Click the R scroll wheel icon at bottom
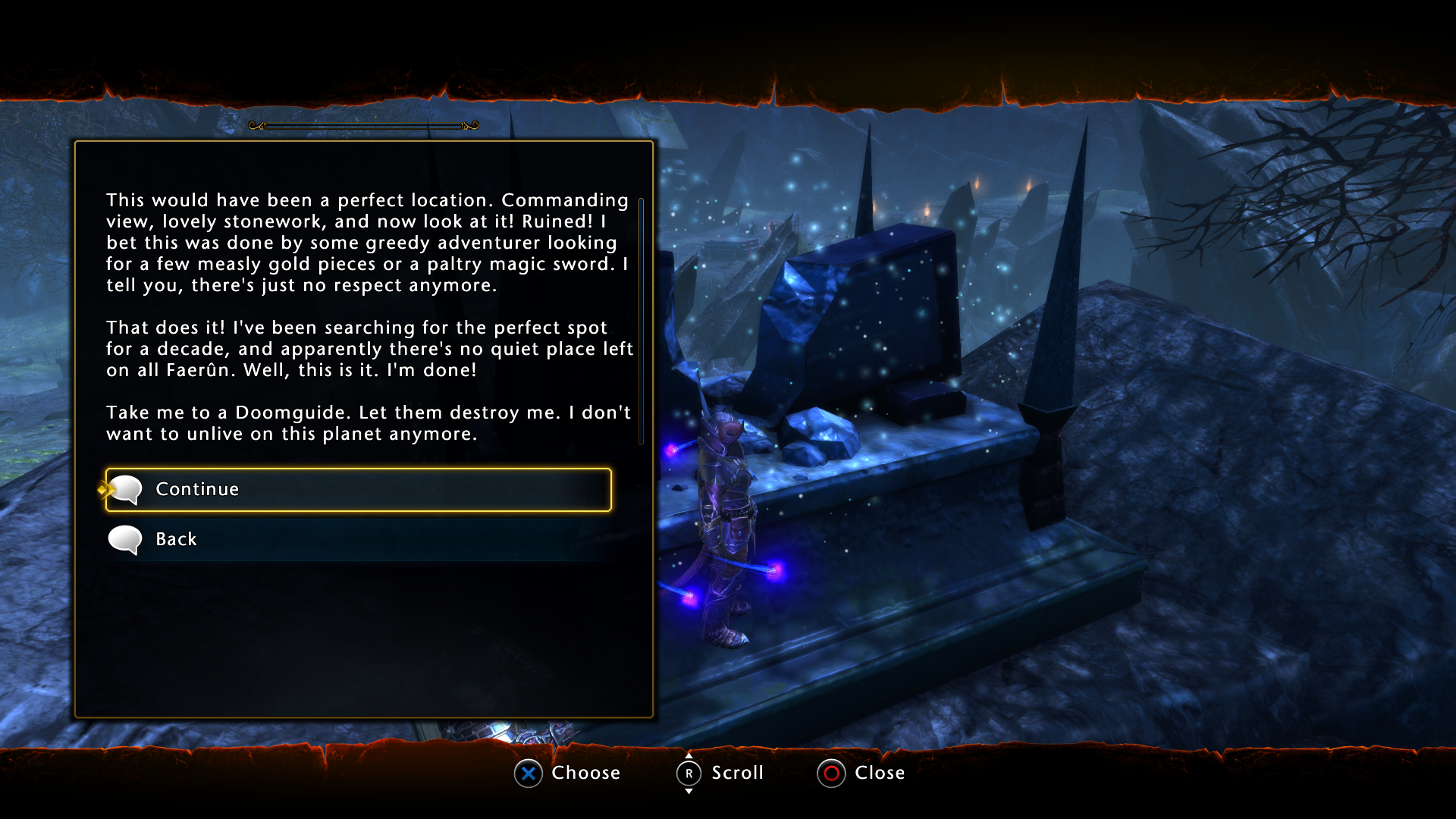 tap(689, 773)
